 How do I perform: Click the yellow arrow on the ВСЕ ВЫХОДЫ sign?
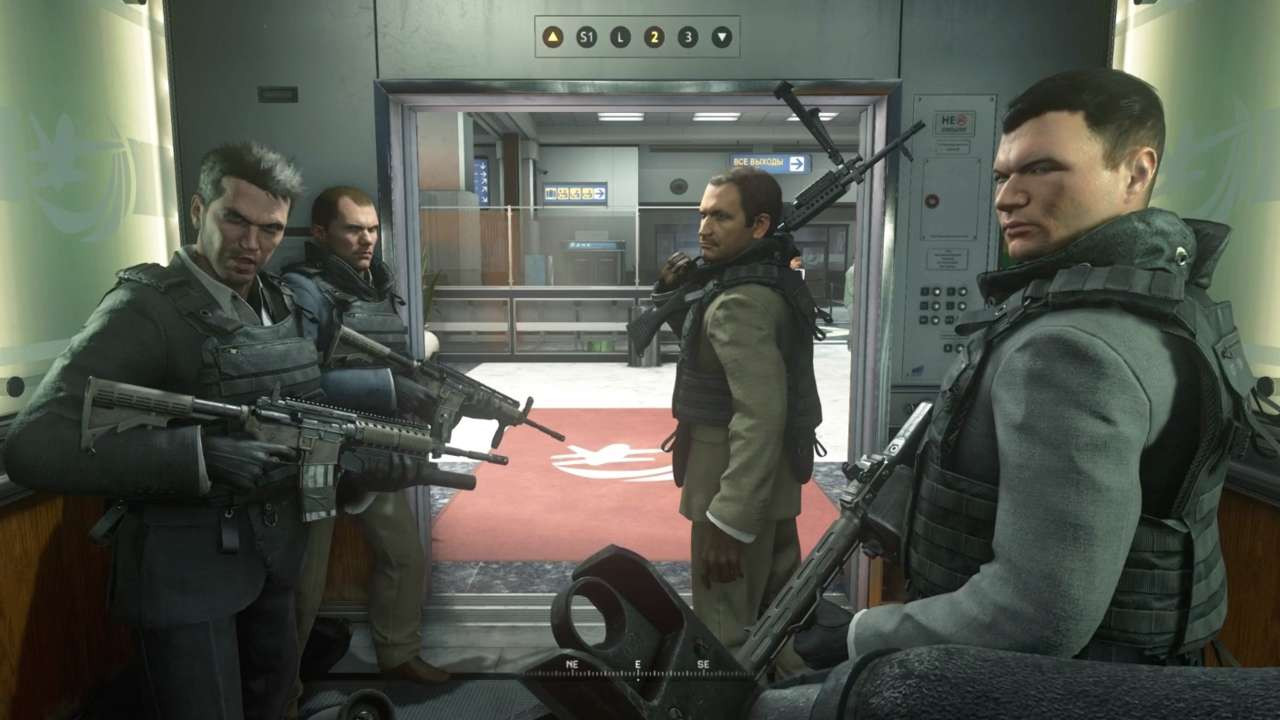click(798, 161)
